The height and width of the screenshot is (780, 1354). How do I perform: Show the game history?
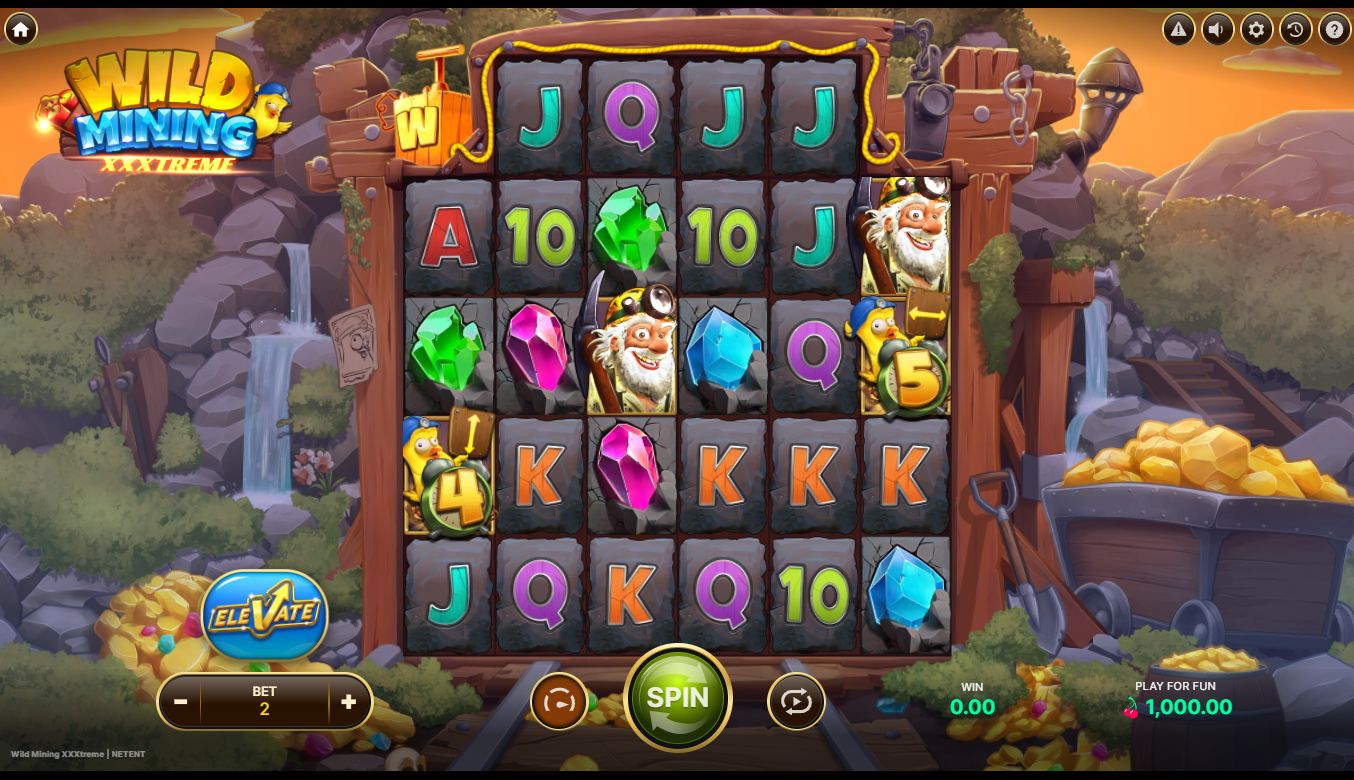tap(1295, 29)
